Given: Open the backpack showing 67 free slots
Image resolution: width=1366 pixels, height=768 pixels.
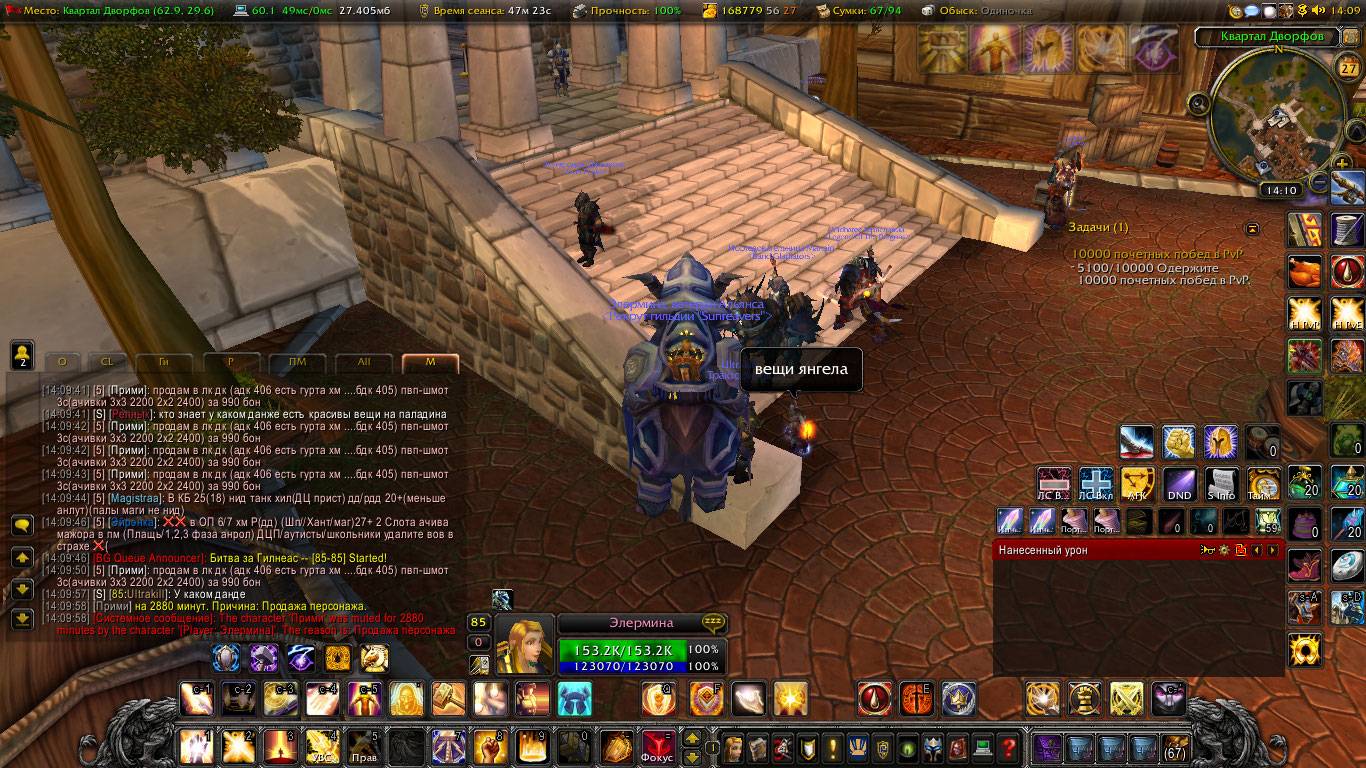Looking at the screenshot, I should point(1174,747).
